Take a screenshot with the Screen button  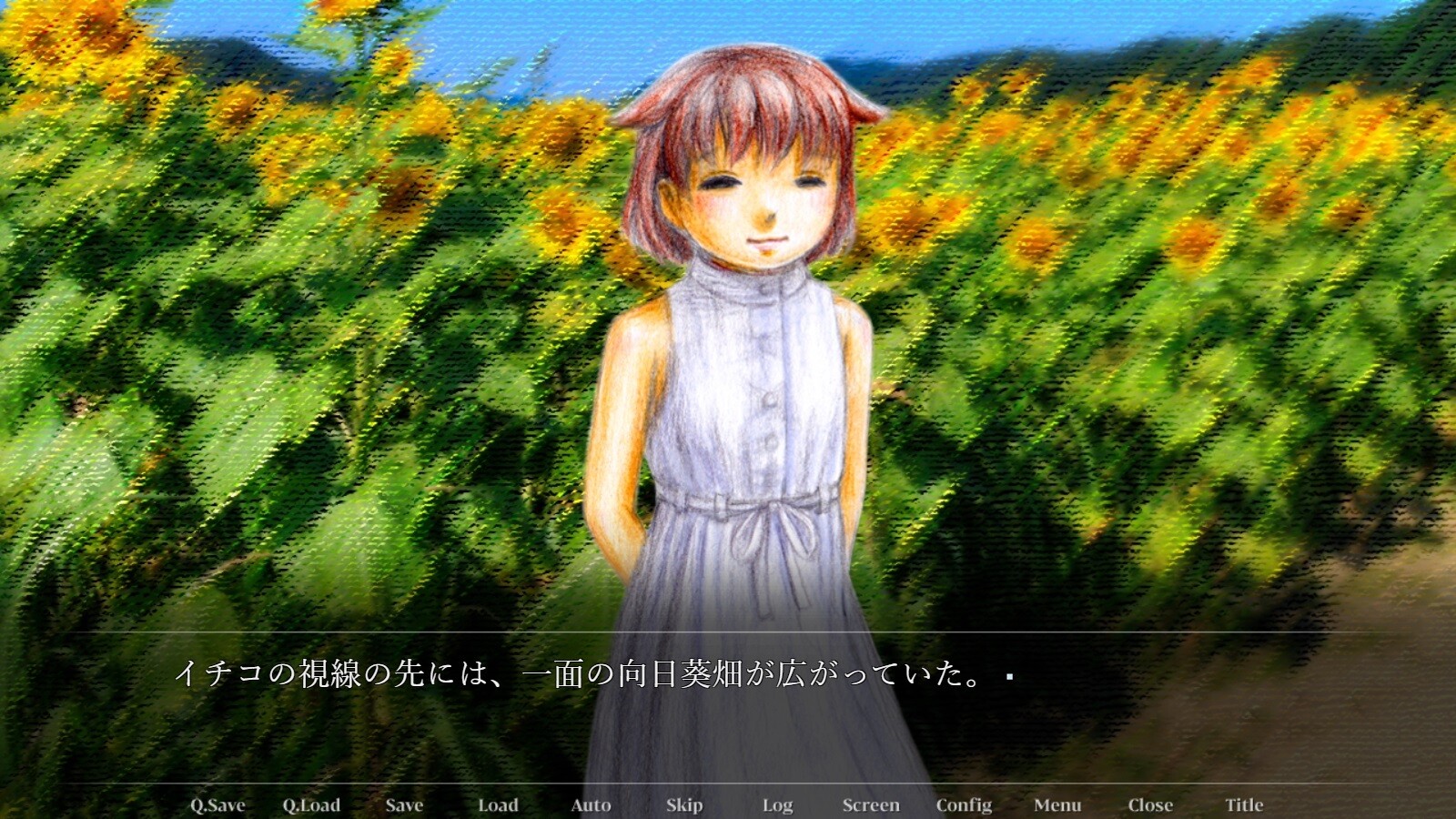tap(871, 804)
